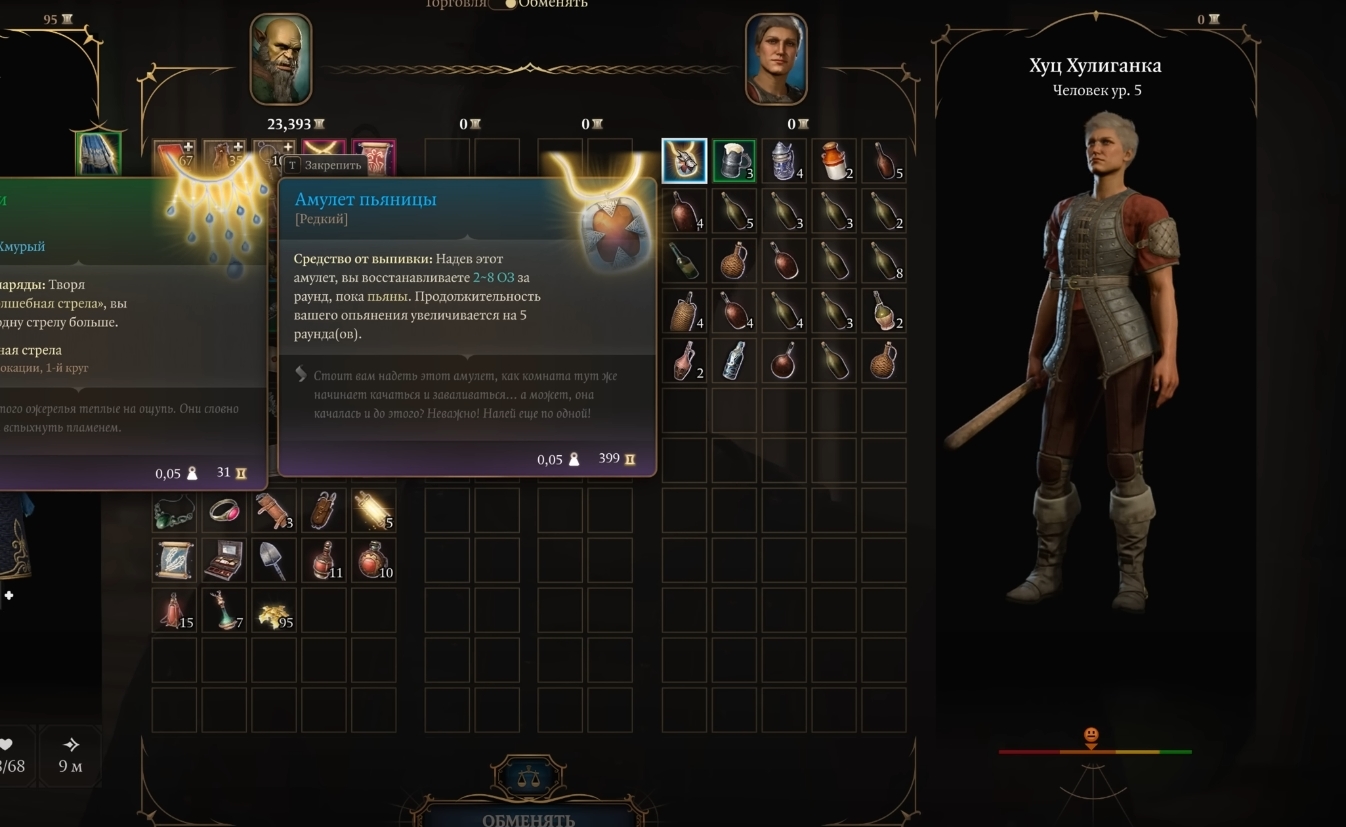1346x827 pixels.
Task: Click the merchant Хуц Хулиганка portrait
Action: tap(776, 60)
